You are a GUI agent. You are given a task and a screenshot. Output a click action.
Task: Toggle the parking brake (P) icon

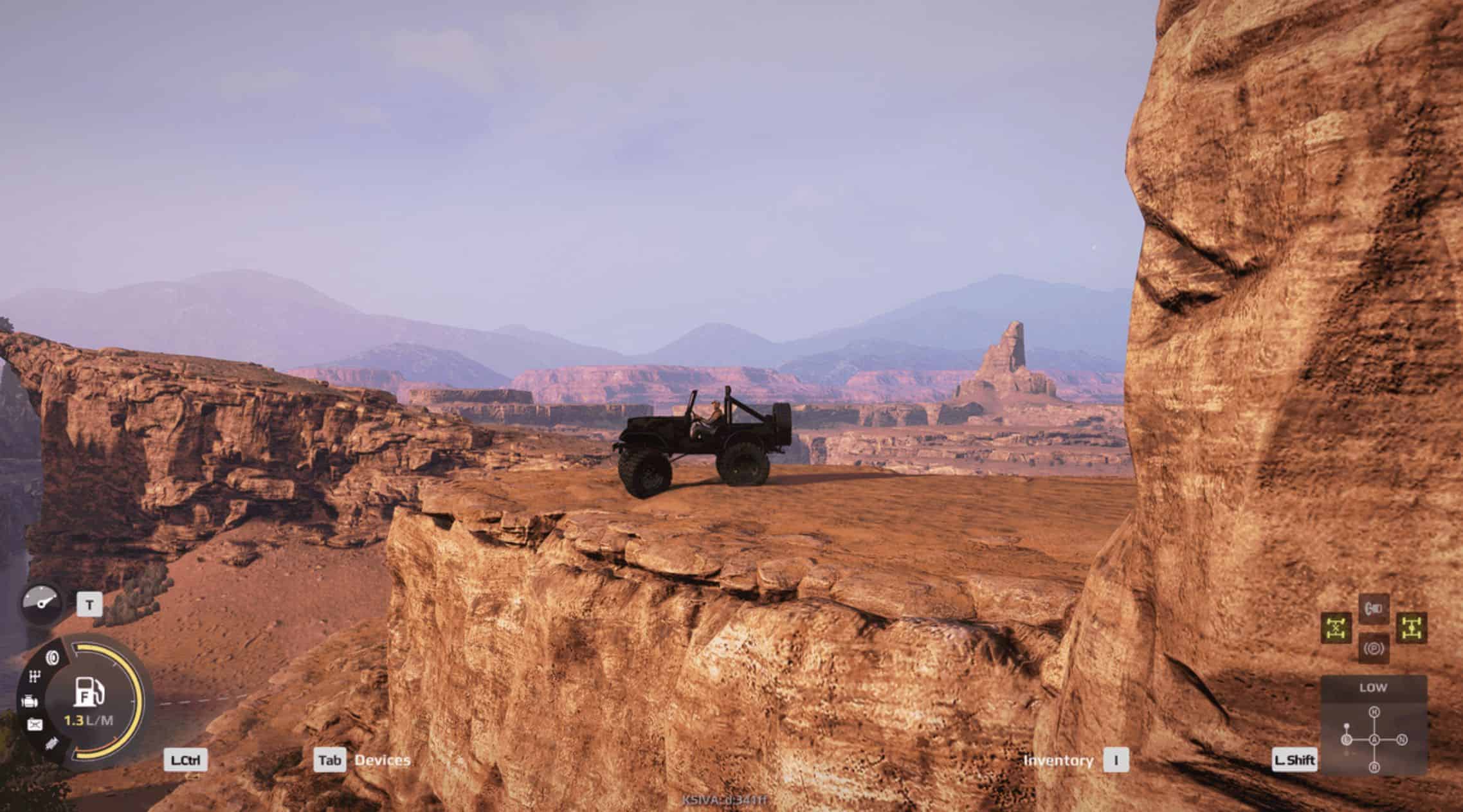coord(1374,648)
